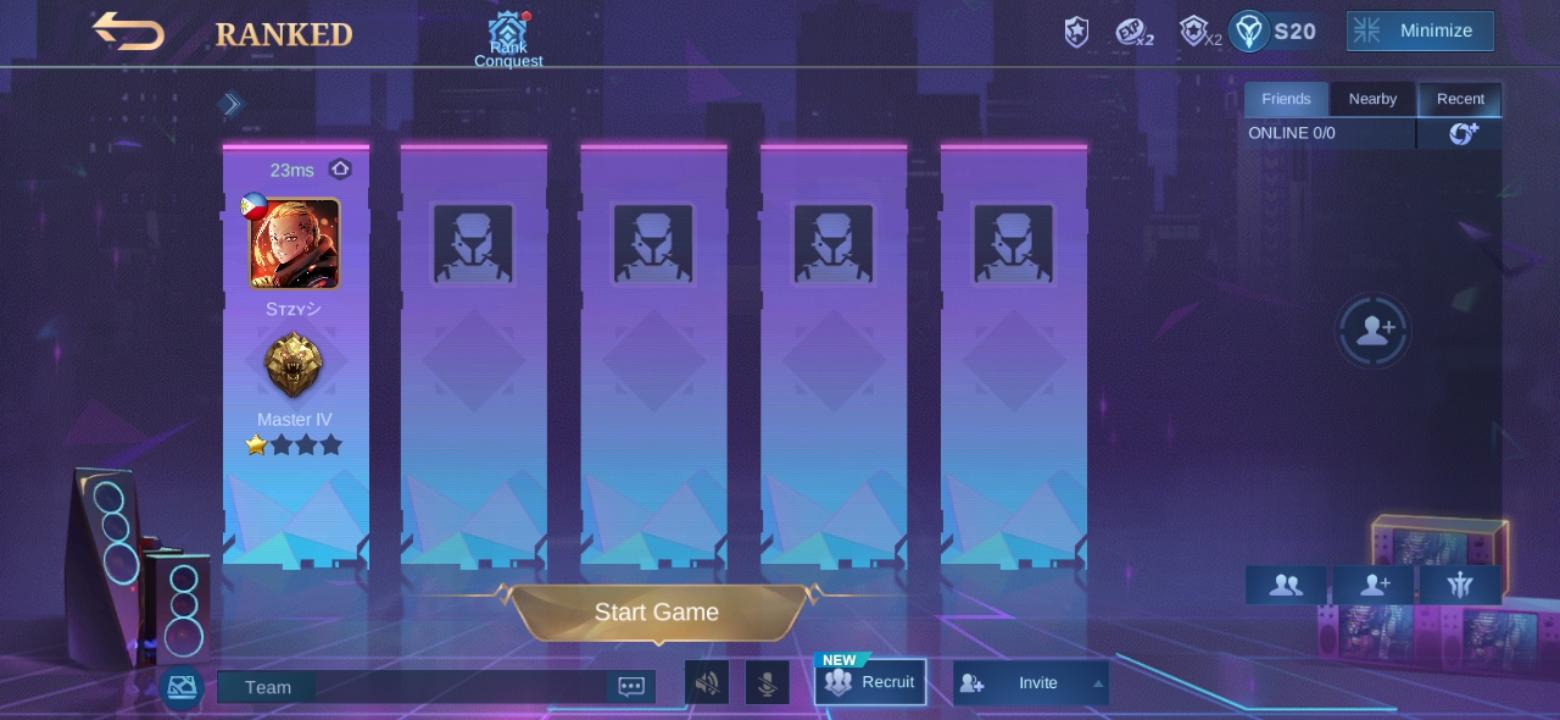The image size is (1560, 720).
Task: Tap the refresh friend list icon
Action: (1462, 133)
